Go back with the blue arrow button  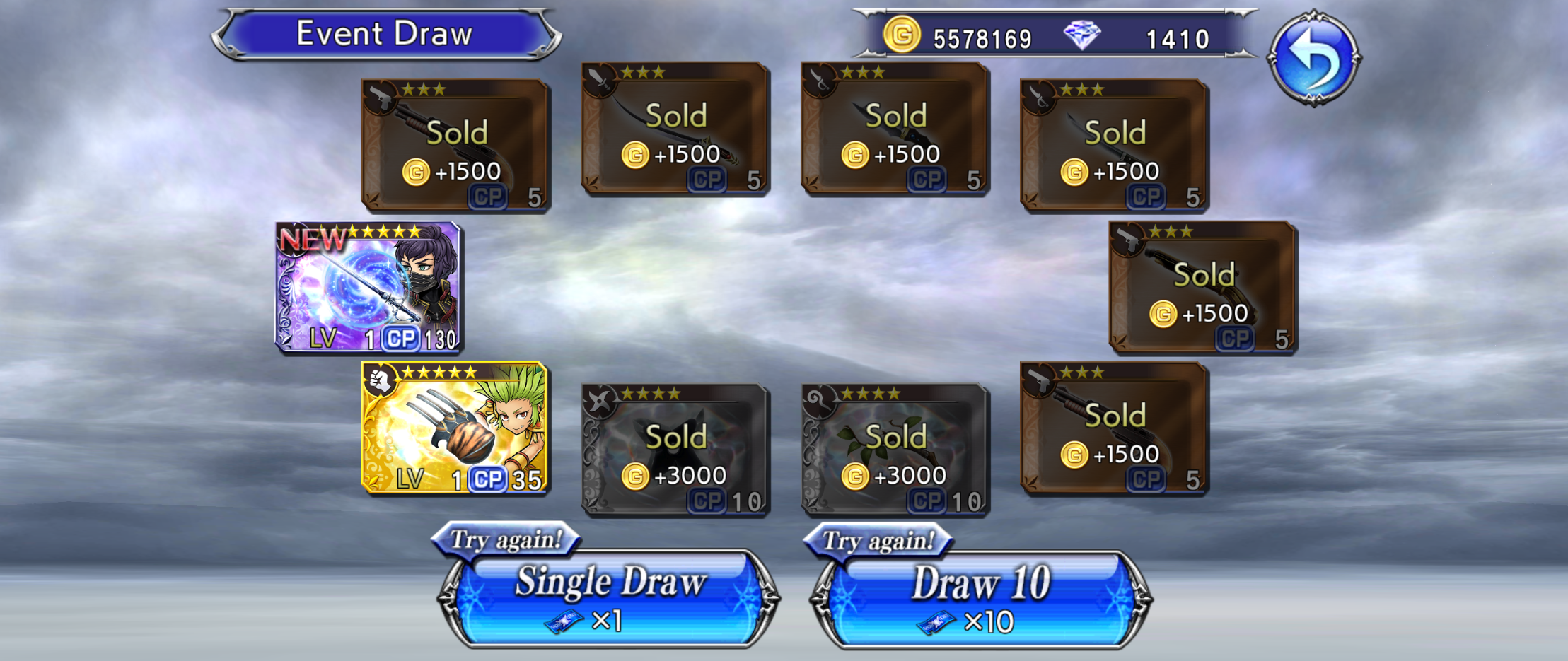[x=1313, y=58]
